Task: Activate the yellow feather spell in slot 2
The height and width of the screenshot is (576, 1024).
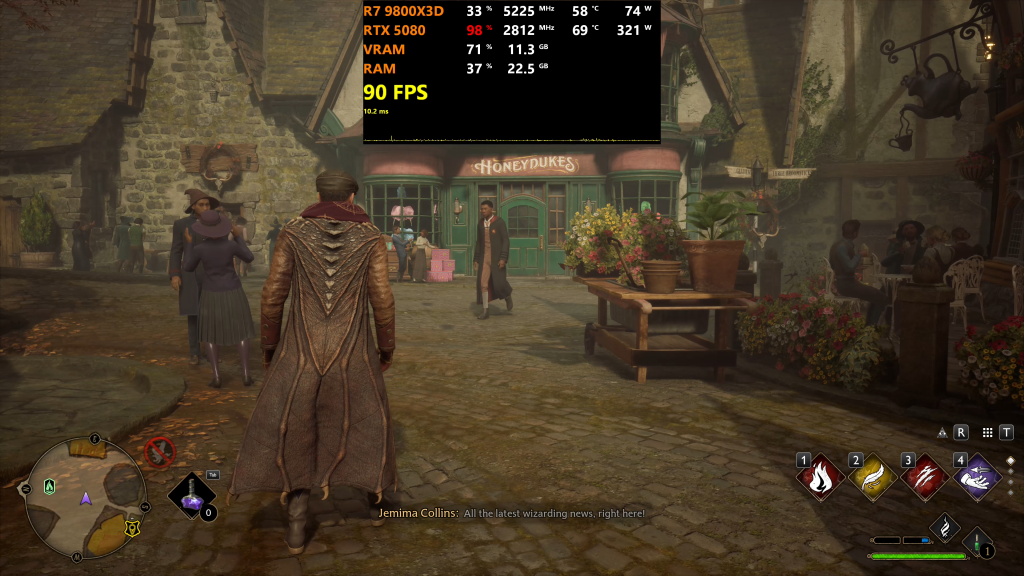Action: click(873, 476)
